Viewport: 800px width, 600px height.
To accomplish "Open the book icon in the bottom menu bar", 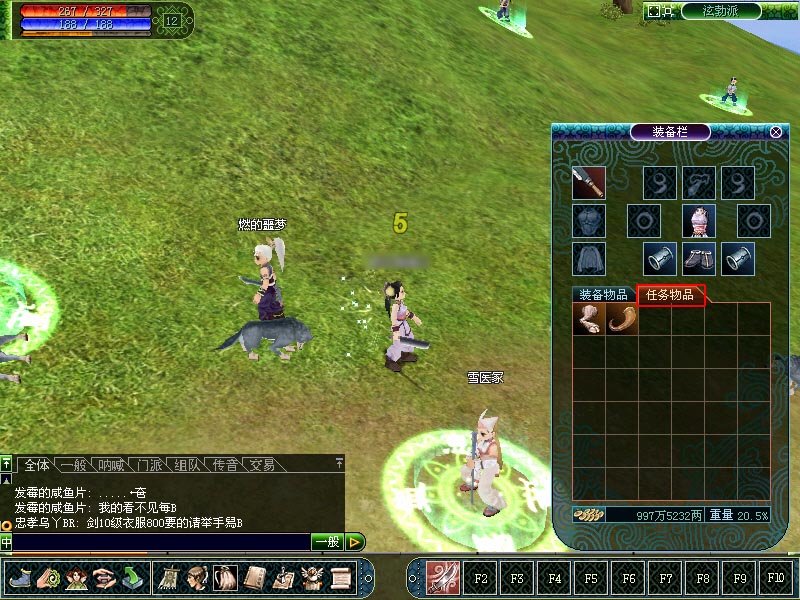I will [255, 577].
